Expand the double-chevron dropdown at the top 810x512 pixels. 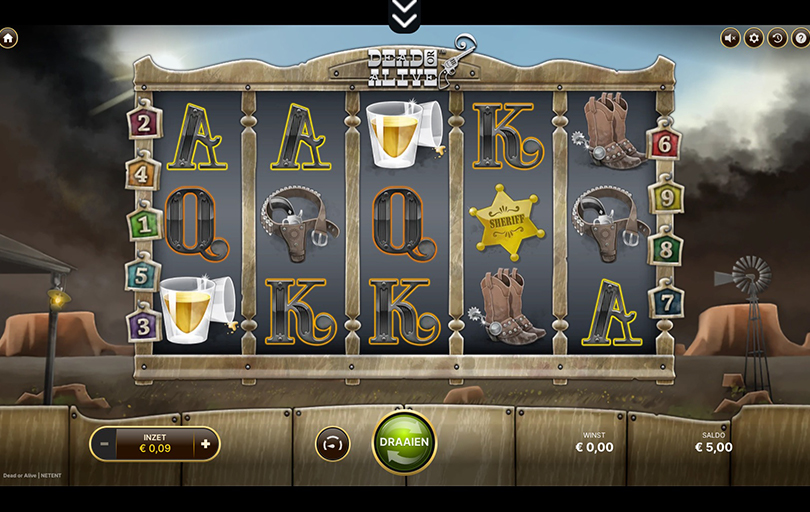pos(404,14)
